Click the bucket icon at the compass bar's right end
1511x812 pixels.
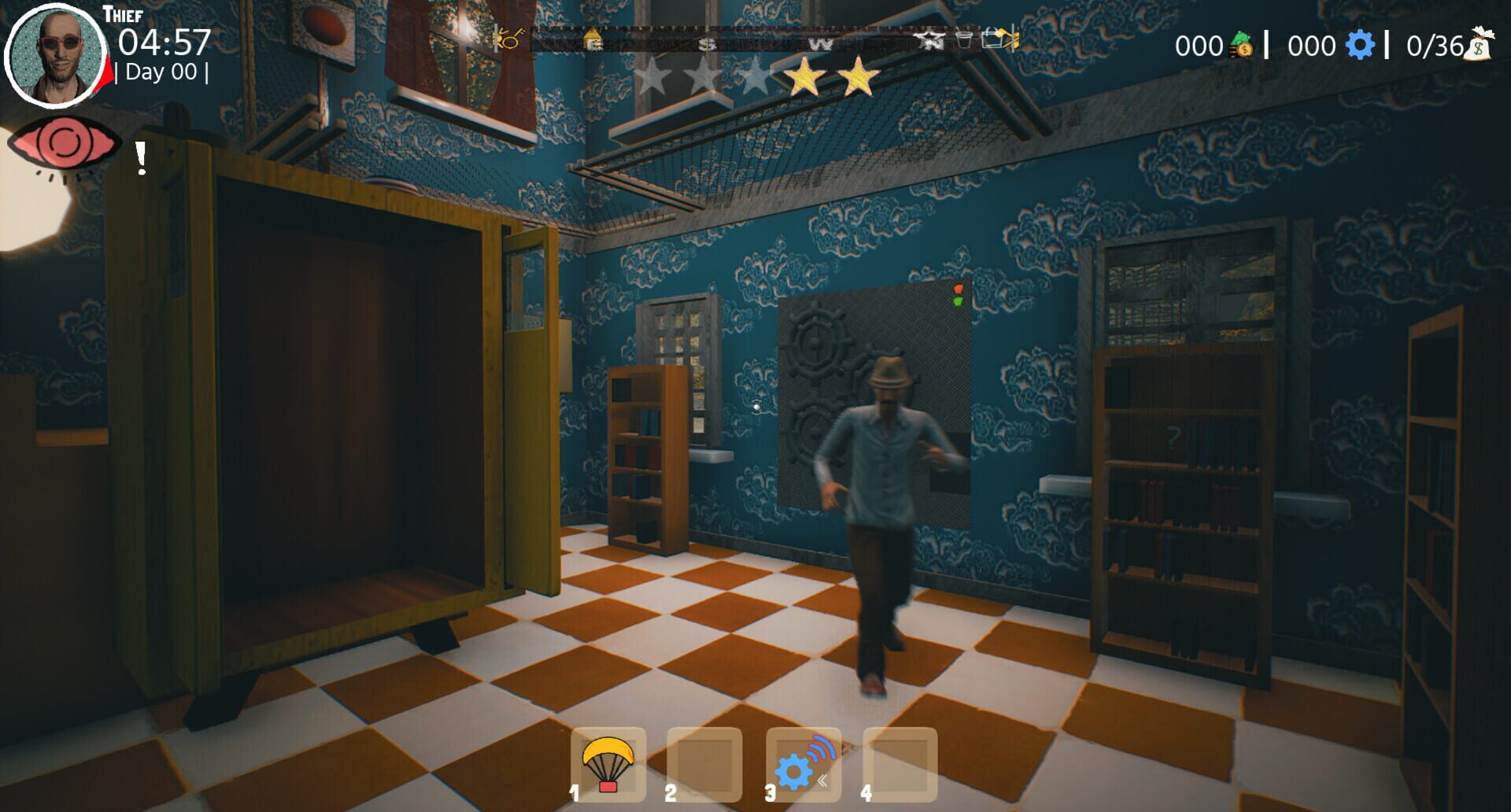coord(993,39)
